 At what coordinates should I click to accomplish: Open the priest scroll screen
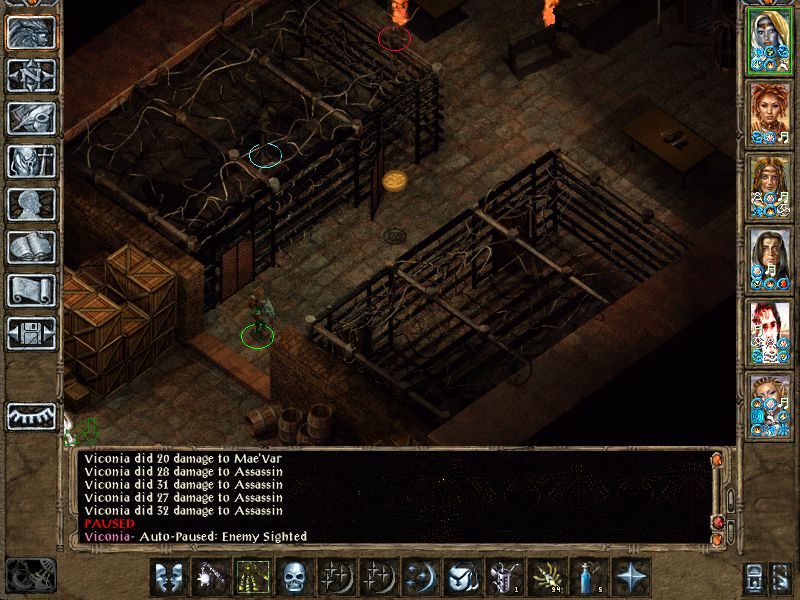click(31, 290)
